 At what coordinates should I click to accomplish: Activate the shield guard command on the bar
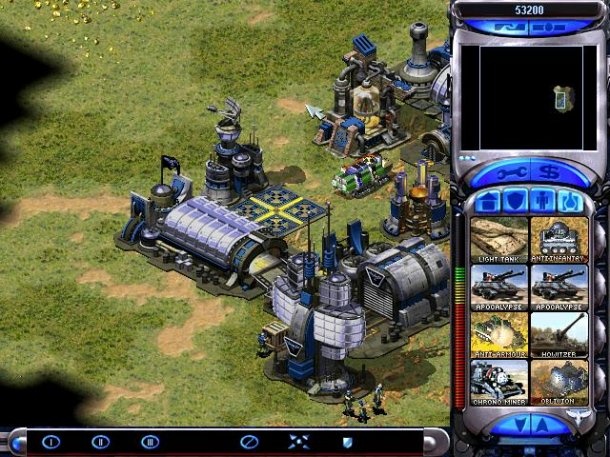[347, 441]
